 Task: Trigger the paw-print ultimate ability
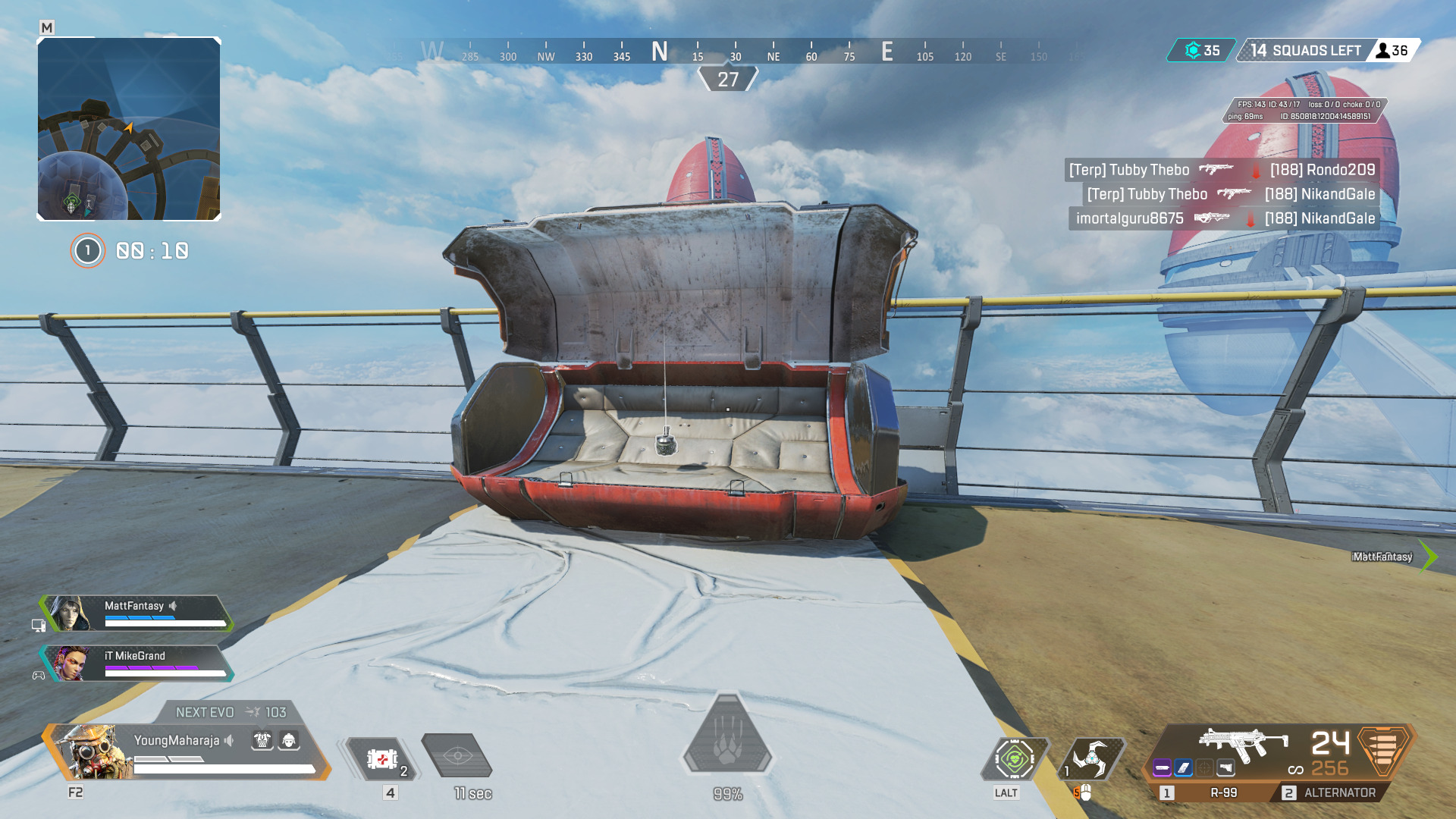pyautogui.click(x=728, y=739)
